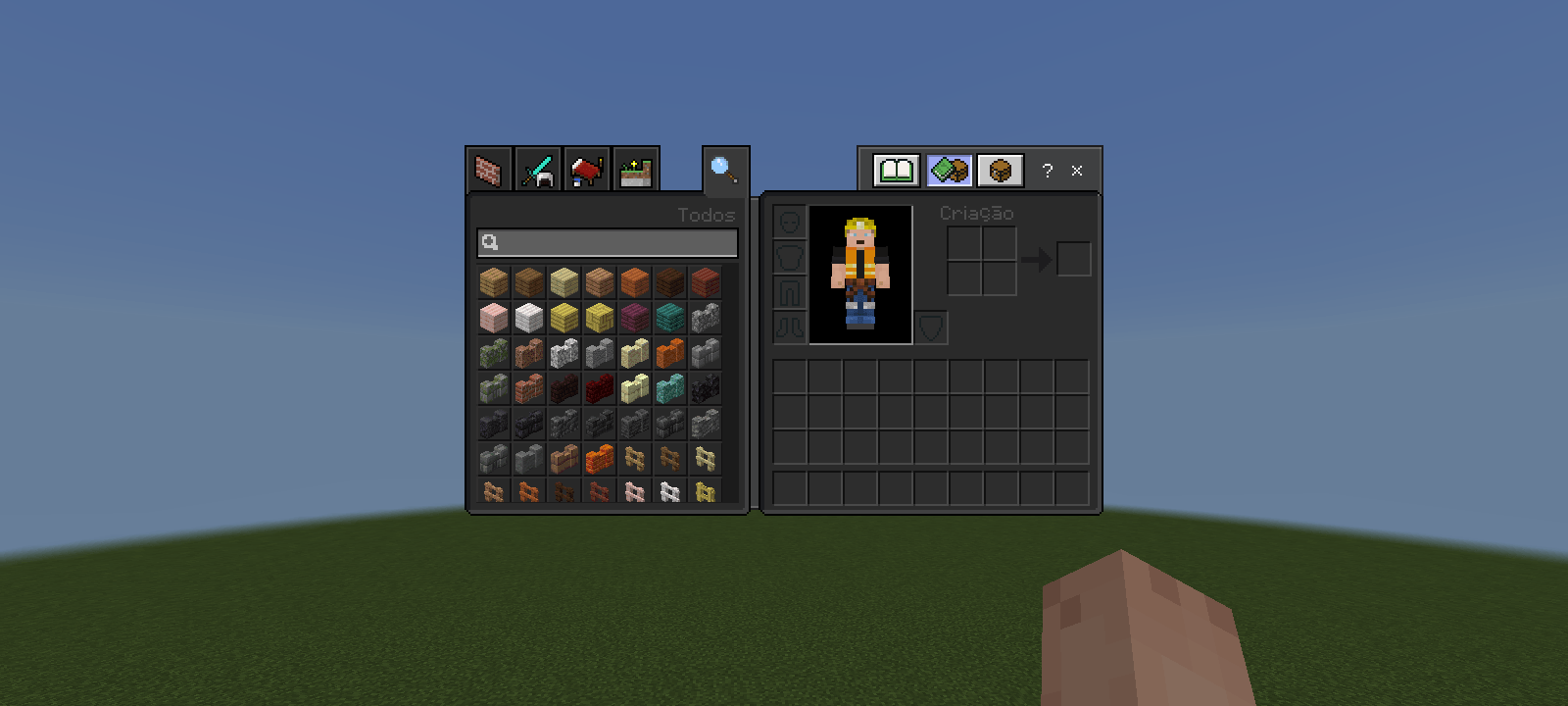
Task: Select the shield slot next to player
Action: coord(931,328)
